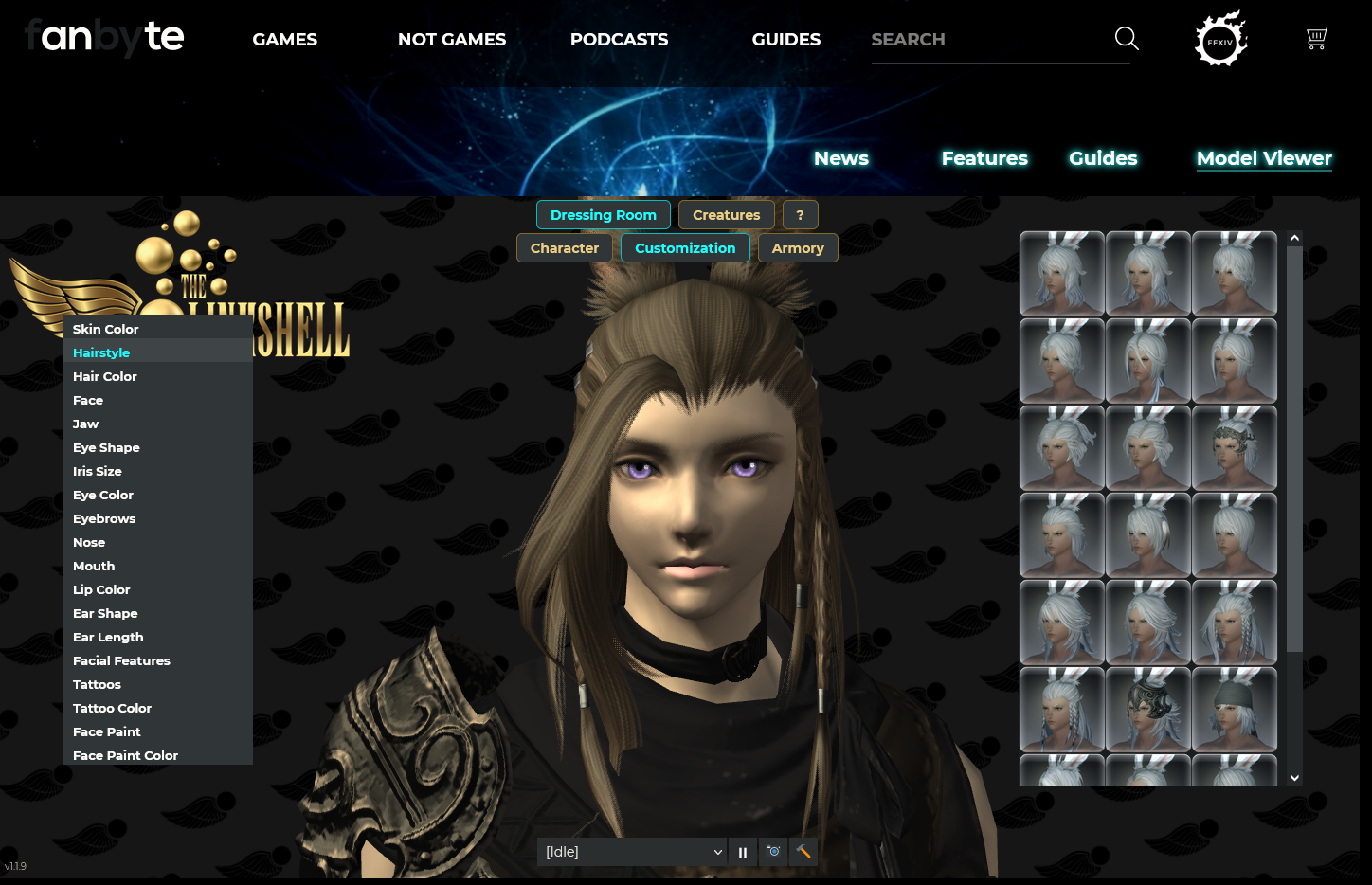Image resolution: width=1372 pixels, height=885 pixels.
Task: Select Eye Shape from the customization menu
Action: (x=106, y=447)
